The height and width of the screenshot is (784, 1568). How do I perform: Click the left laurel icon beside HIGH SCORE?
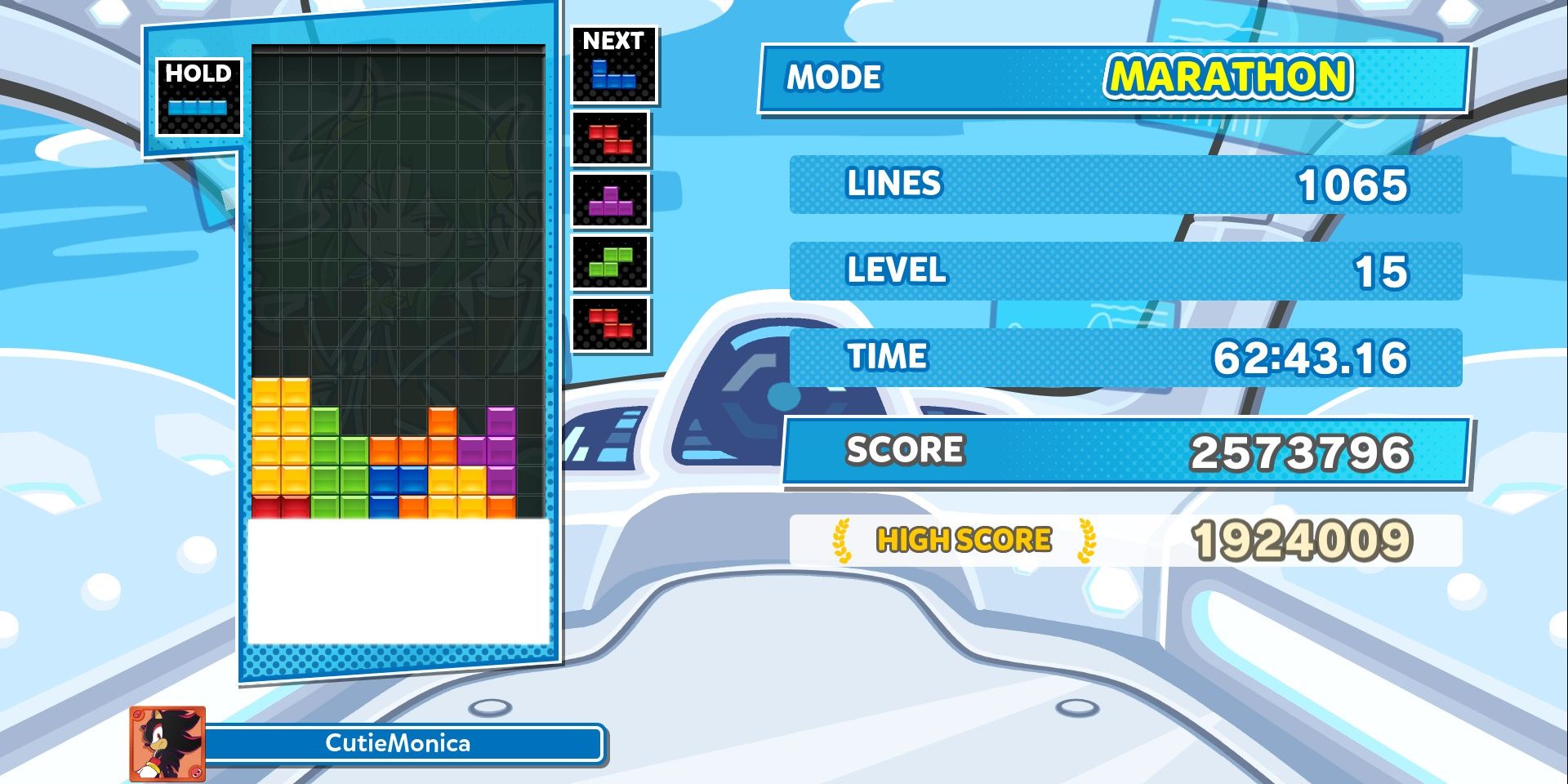tap(841, 538)
